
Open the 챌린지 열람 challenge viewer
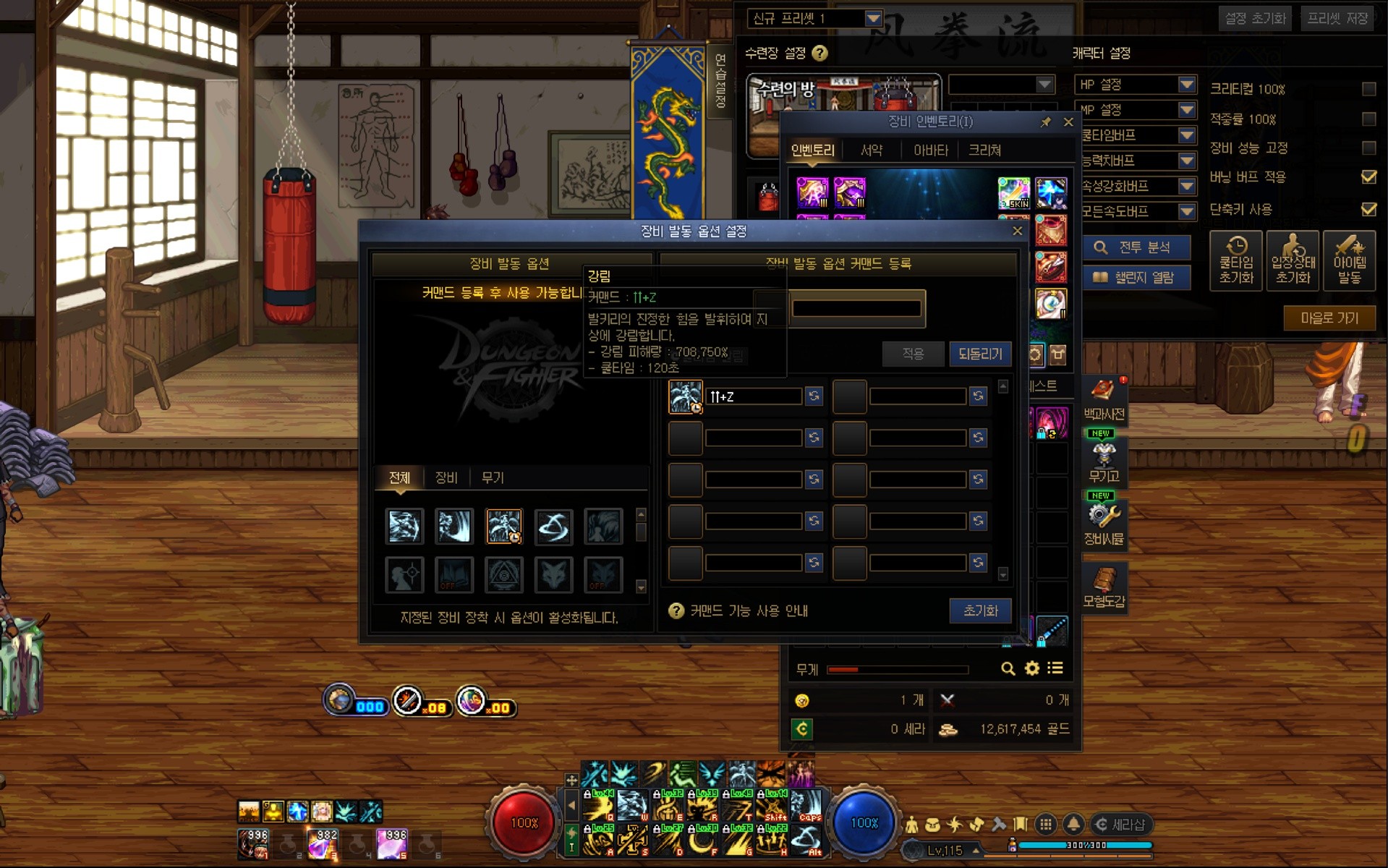pyautogui.click(x=1136, y=278)
